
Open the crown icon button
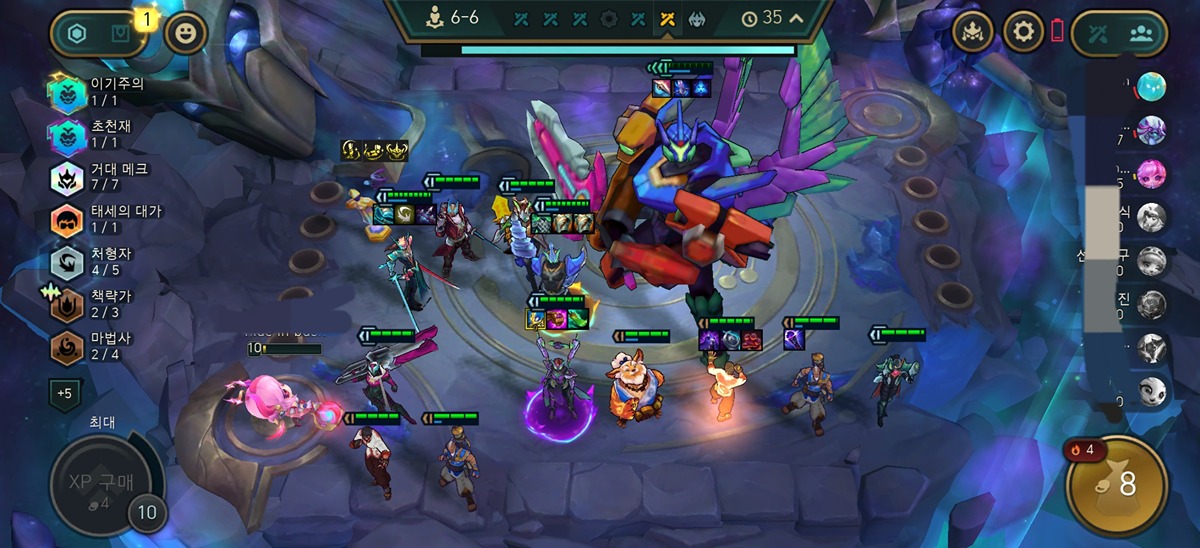click(x=973, y=32)
